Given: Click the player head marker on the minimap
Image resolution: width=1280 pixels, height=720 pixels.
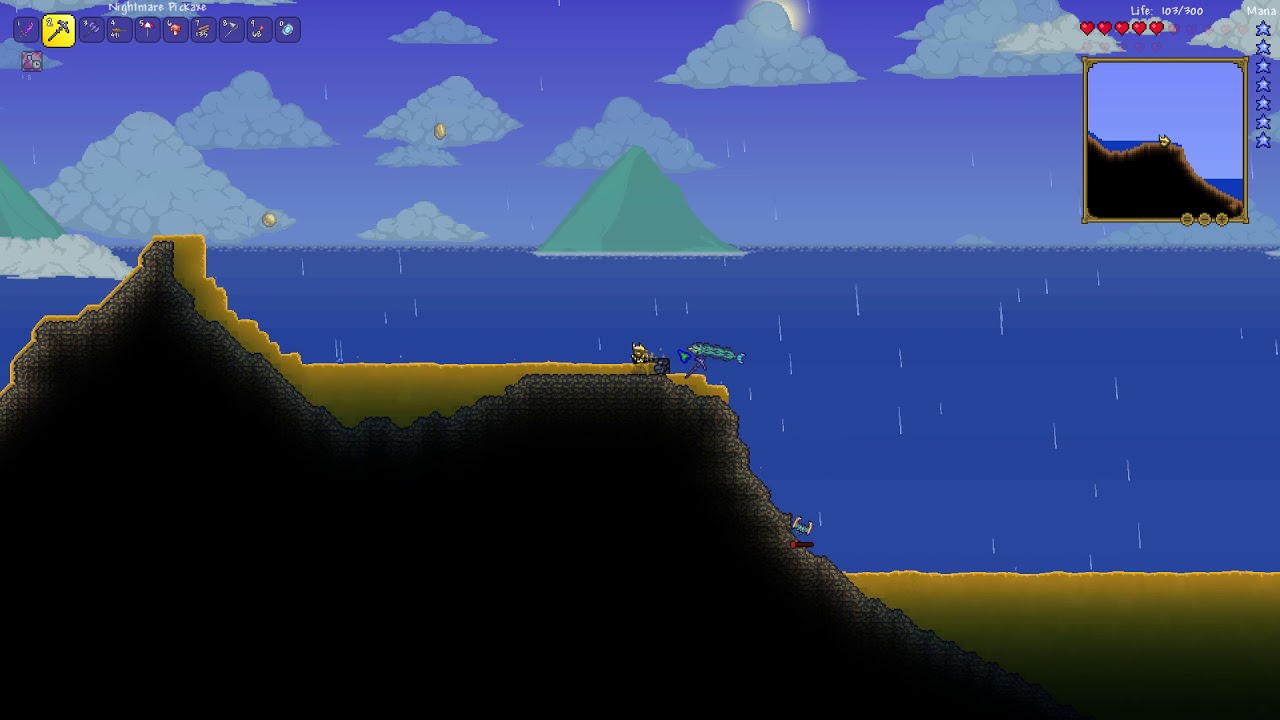Looking at the screenshot, I should pyautogui.click(x=1164, y=141).
